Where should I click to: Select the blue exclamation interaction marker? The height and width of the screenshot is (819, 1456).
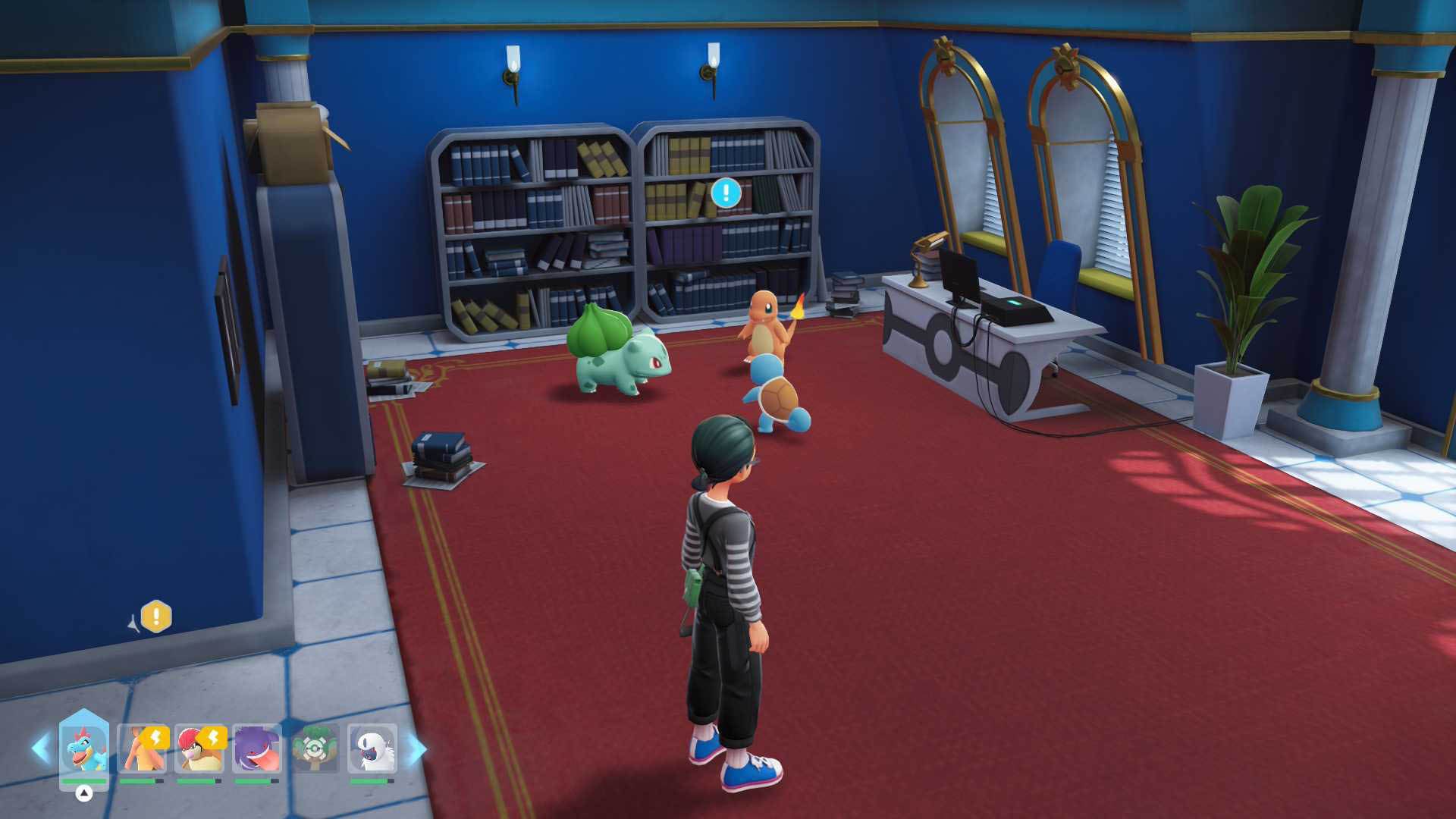(726, 193)
